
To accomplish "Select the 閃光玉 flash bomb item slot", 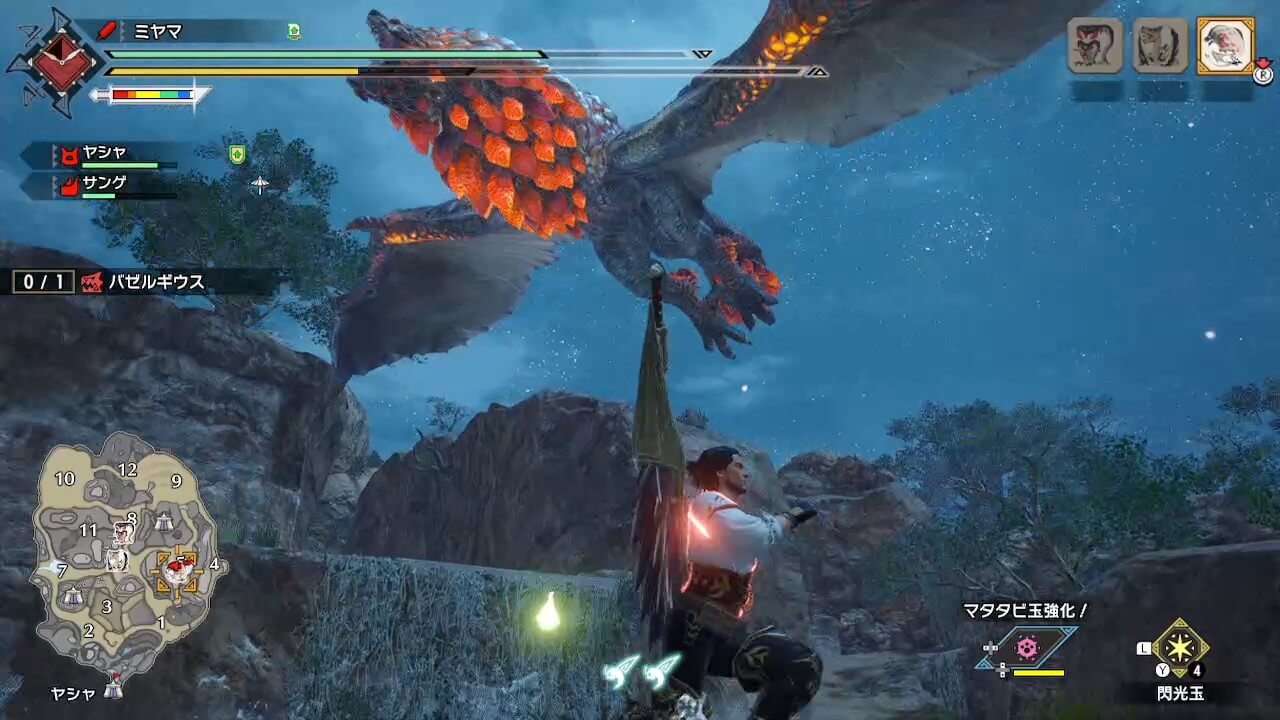I will click(x=1180, y=649).
